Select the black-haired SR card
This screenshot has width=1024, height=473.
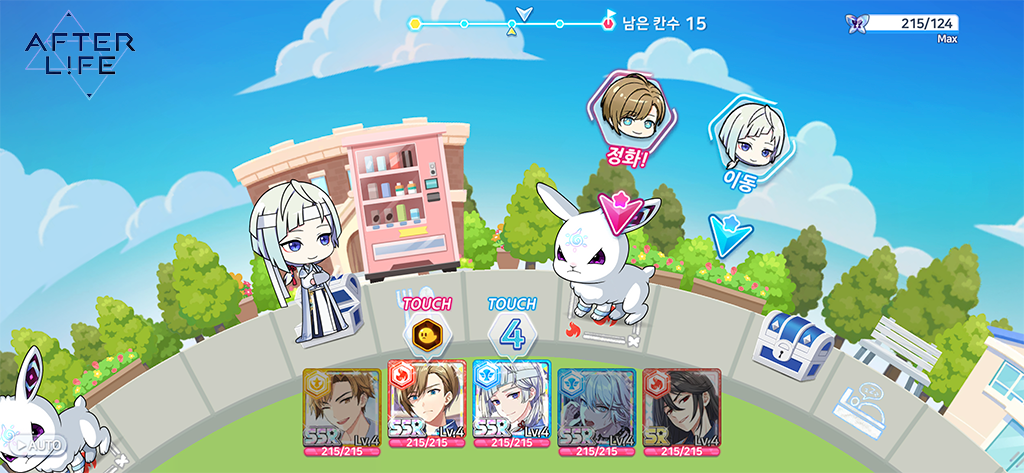pyautogui.click(x=681, y=412)
